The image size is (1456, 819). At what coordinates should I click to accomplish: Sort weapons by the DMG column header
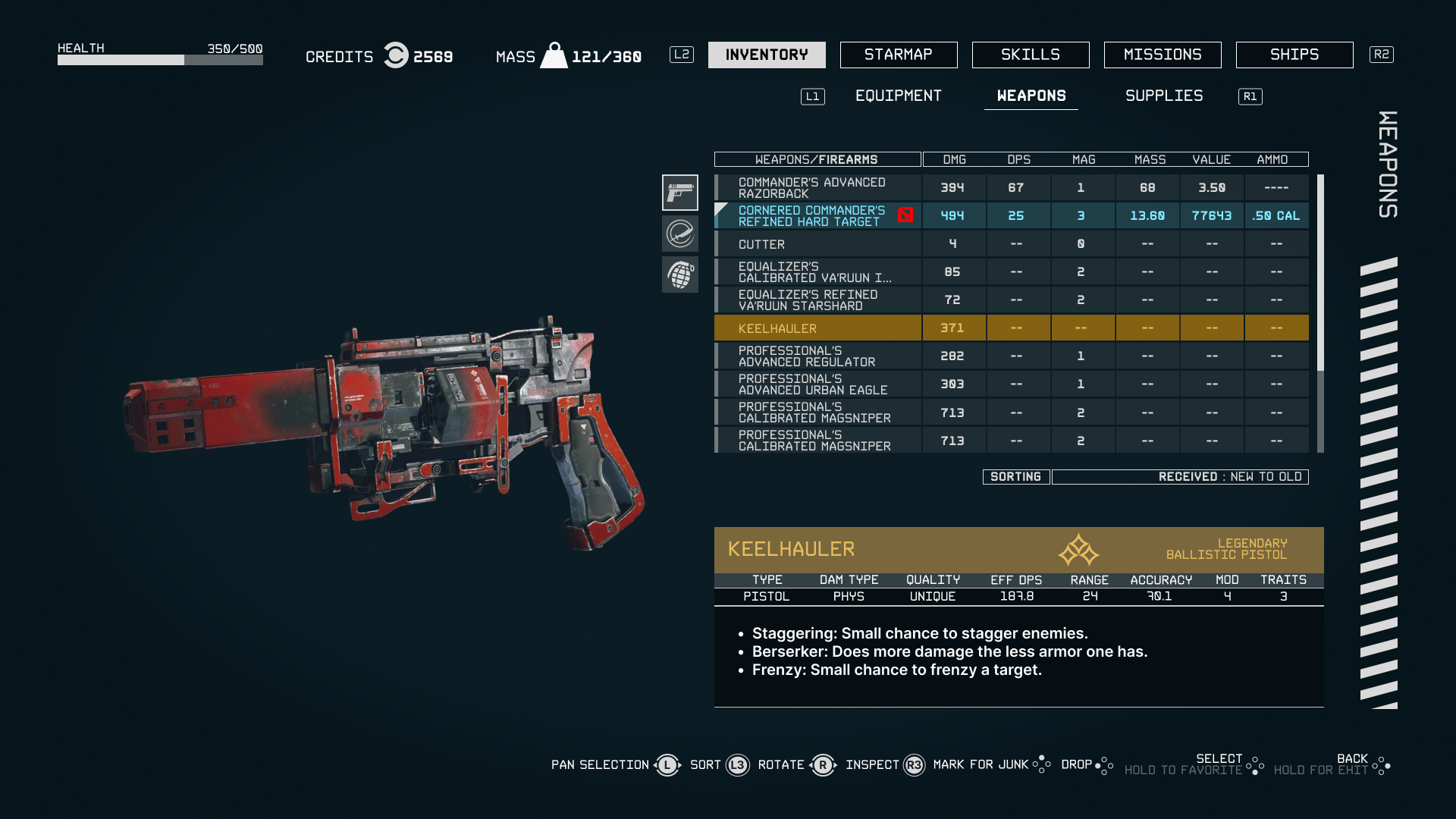[953, 159]
